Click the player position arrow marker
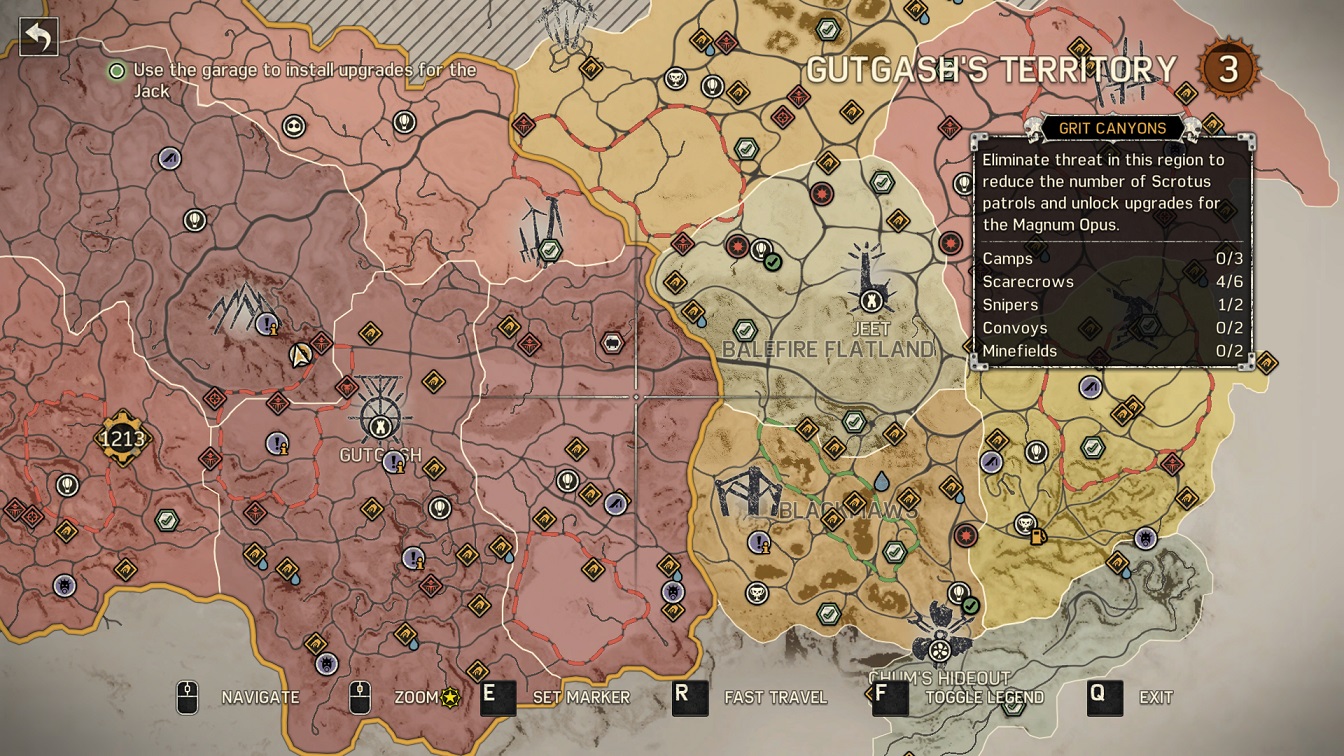 pos(300,354)
